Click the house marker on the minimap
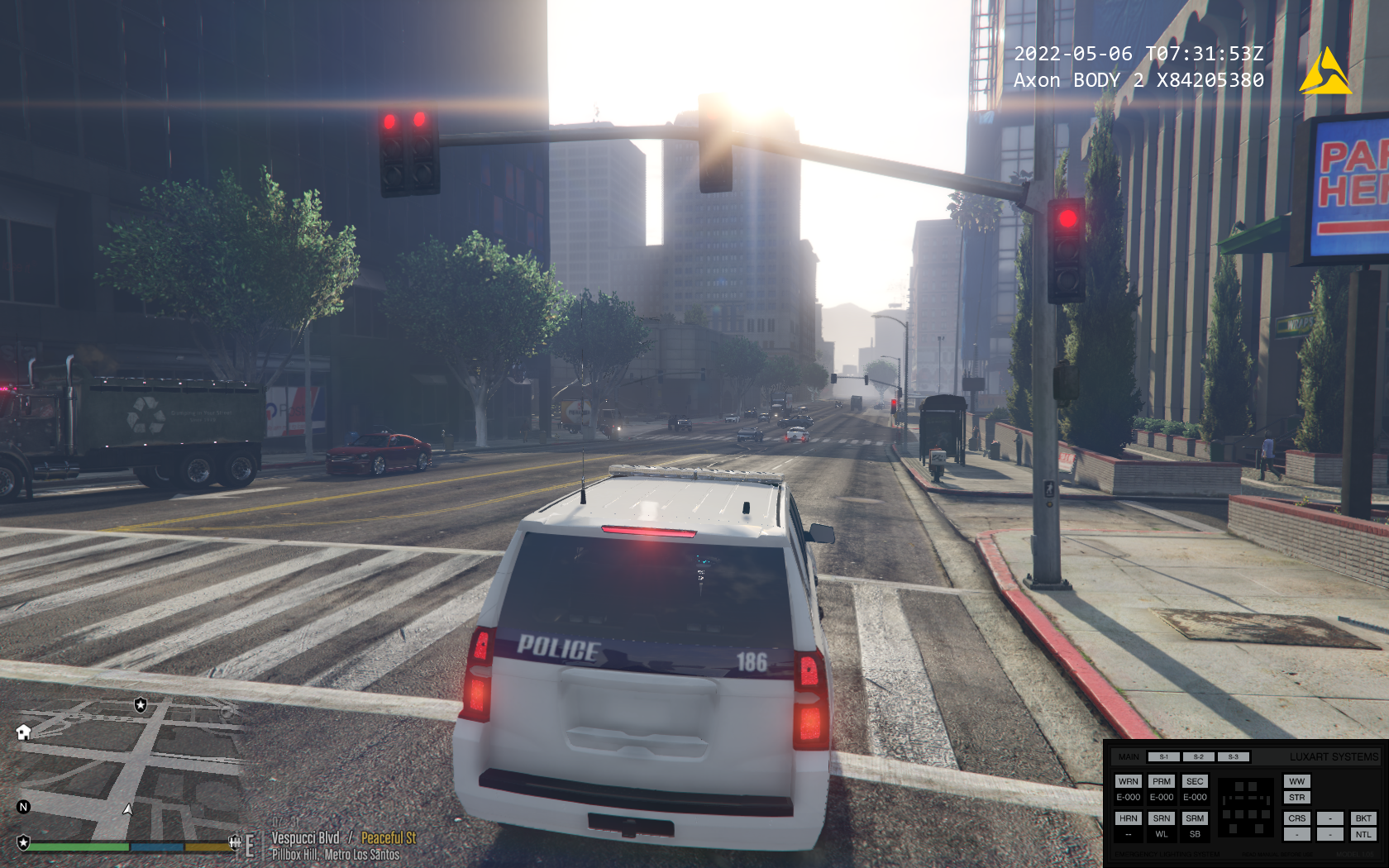This screenshot has height=868, width=1389. point(23,732)
